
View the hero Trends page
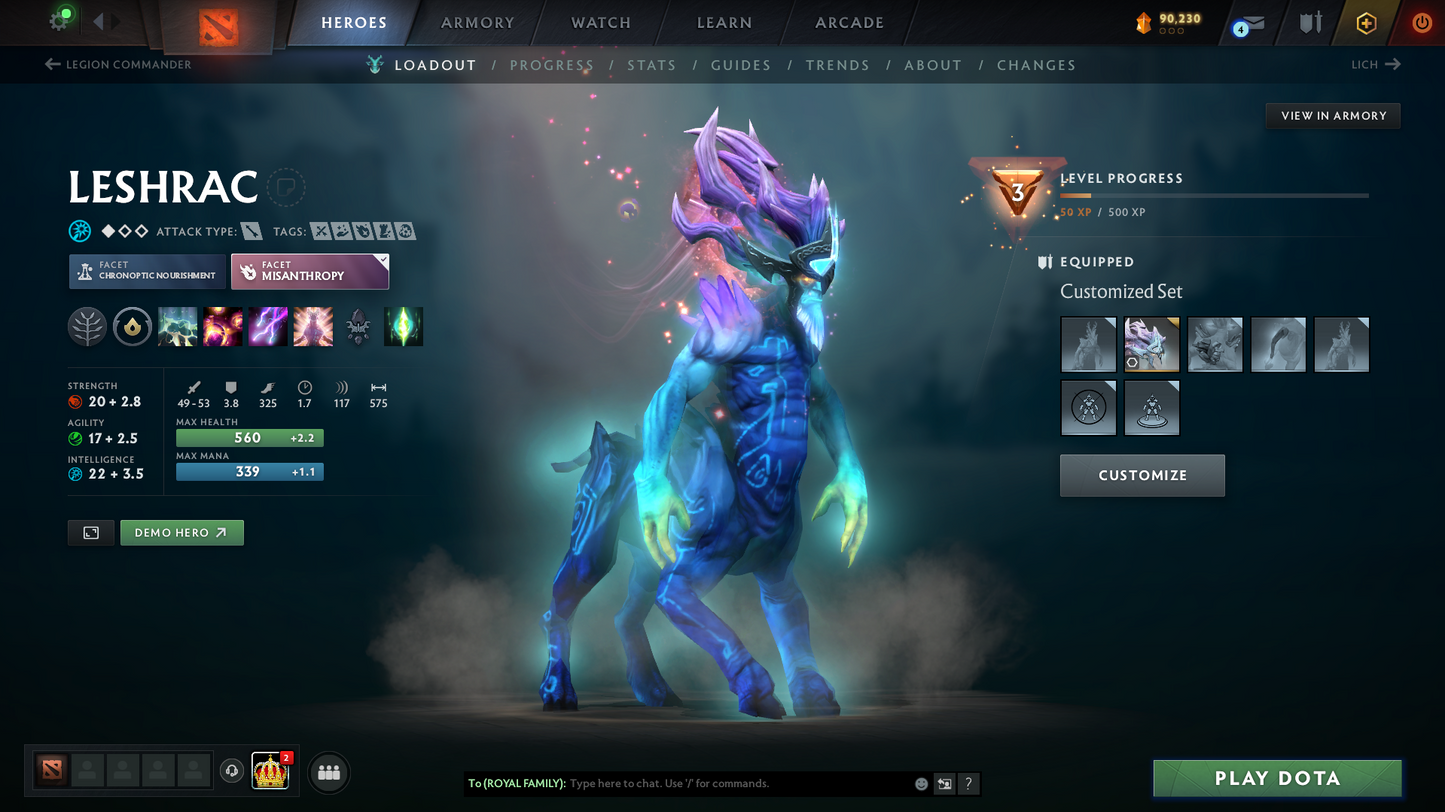pyautogui.click(x=837, y=65)
